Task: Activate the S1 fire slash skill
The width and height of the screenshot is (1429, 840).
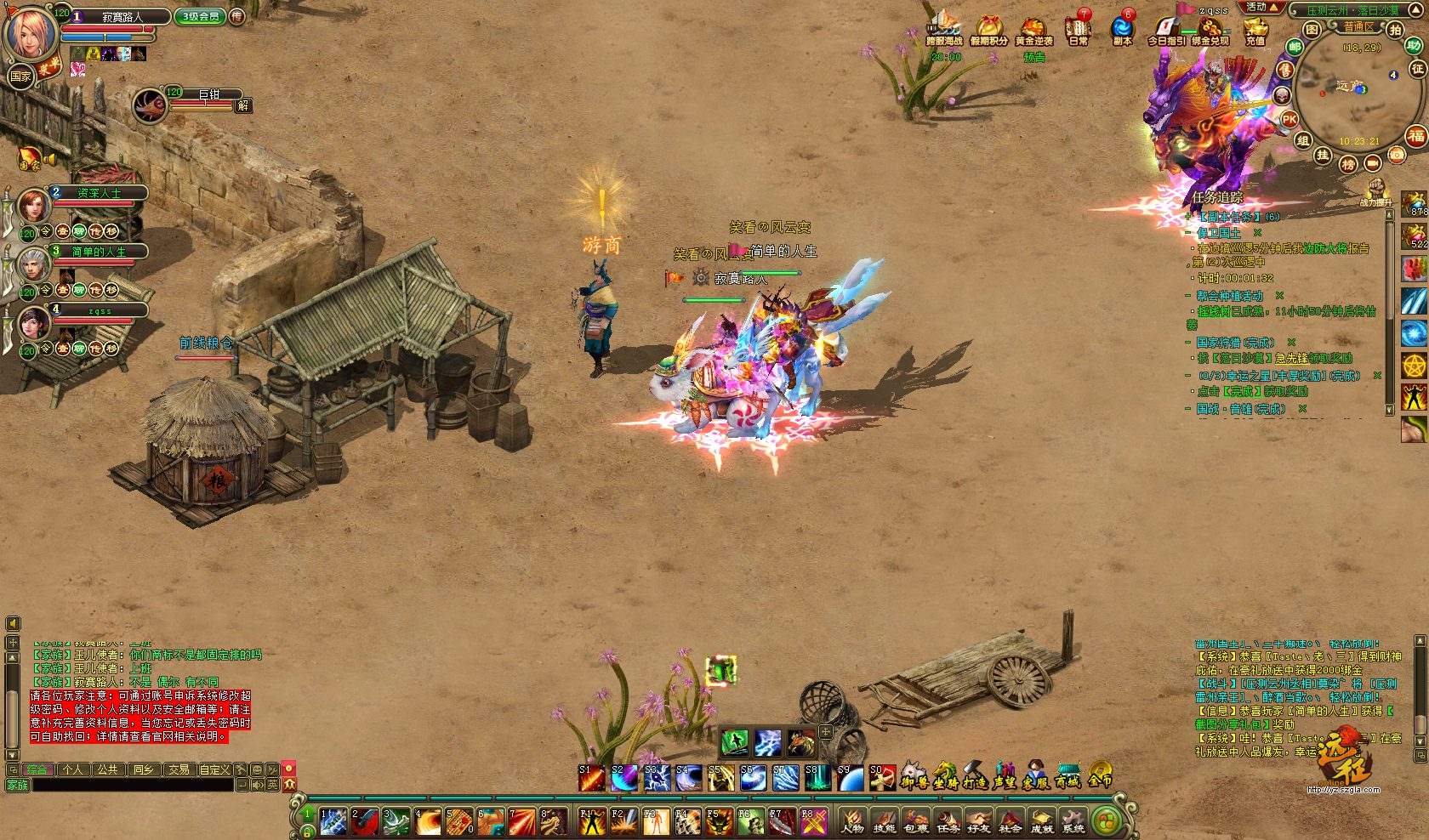Action: [x=591, y=777]
